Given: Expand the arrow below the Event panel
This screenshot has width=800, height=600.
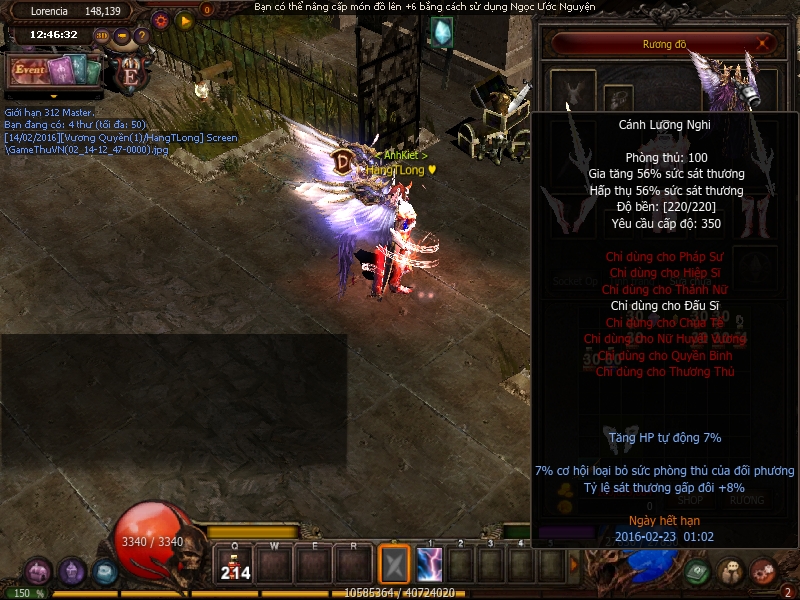Looking at the screenshot, I should pos(55,96).
